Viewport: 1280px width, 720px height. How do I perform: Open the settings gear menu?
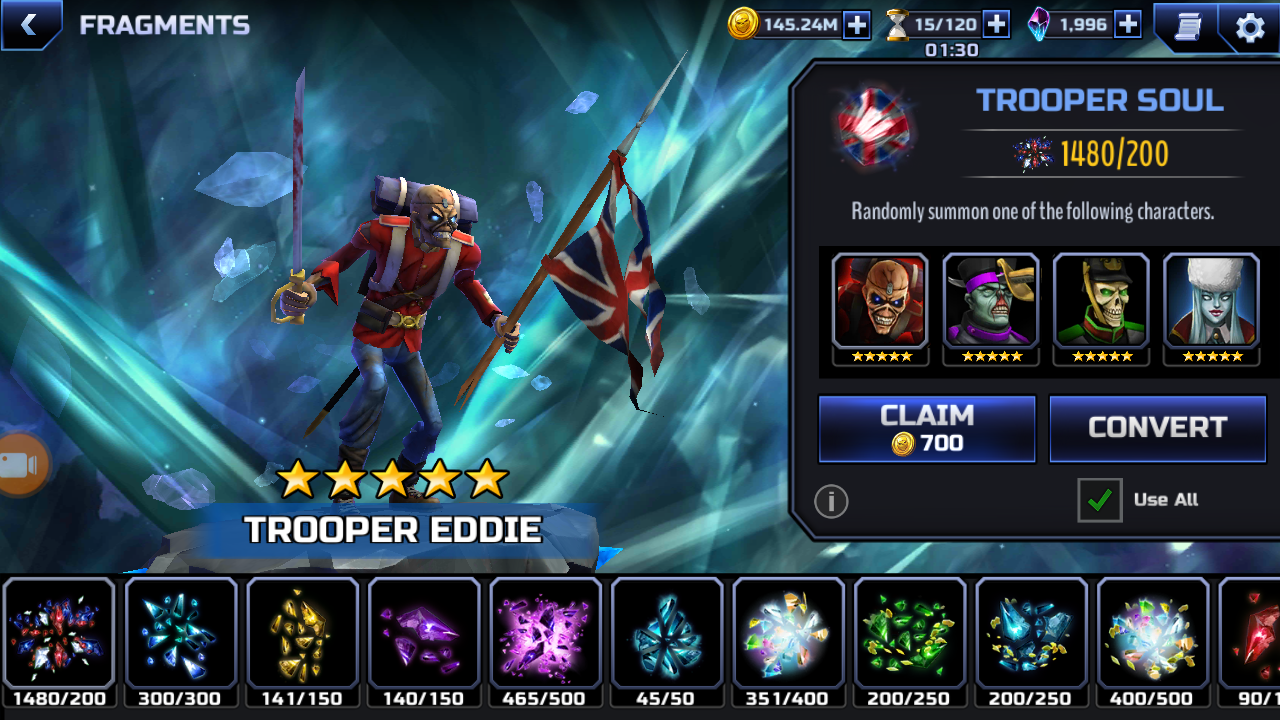pyautogui.click(x=1250, y=27)
